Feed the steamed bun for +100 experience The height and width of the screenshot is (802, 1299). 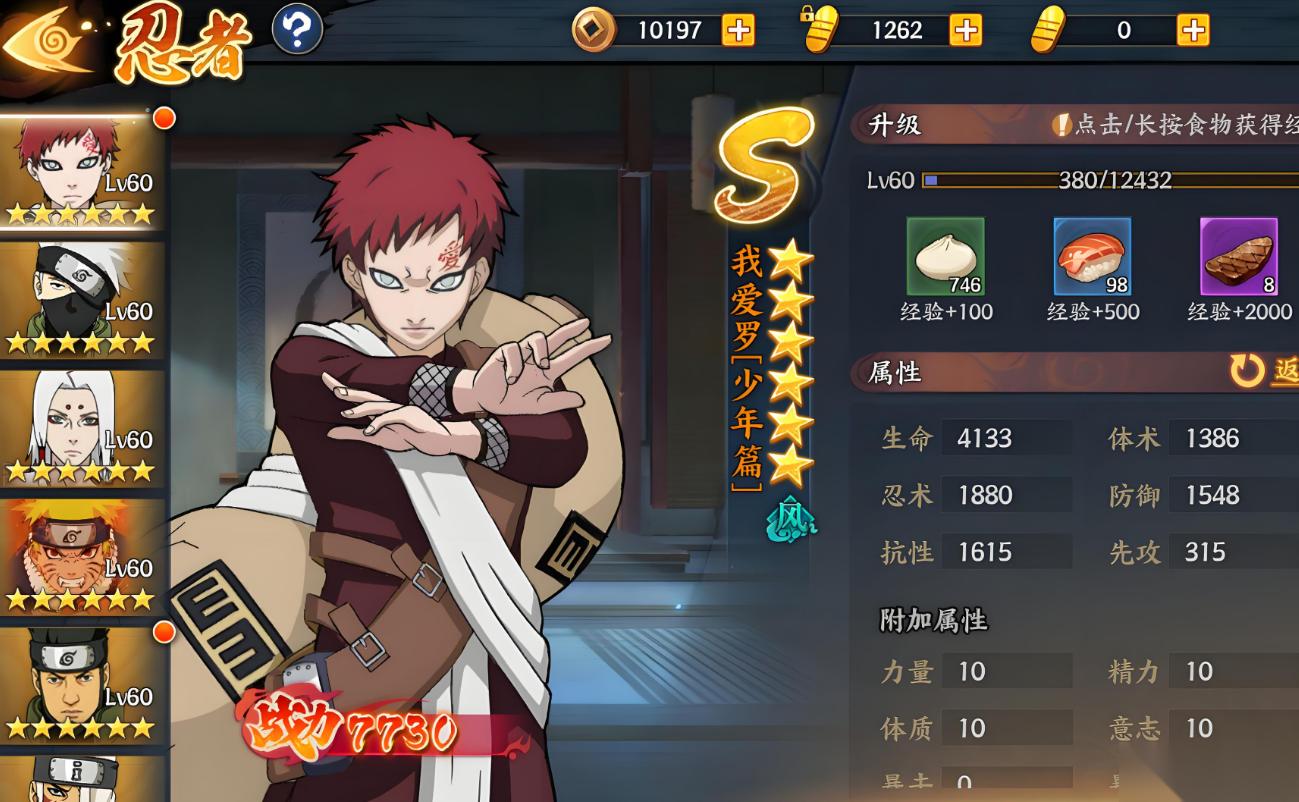click(945, 257)
